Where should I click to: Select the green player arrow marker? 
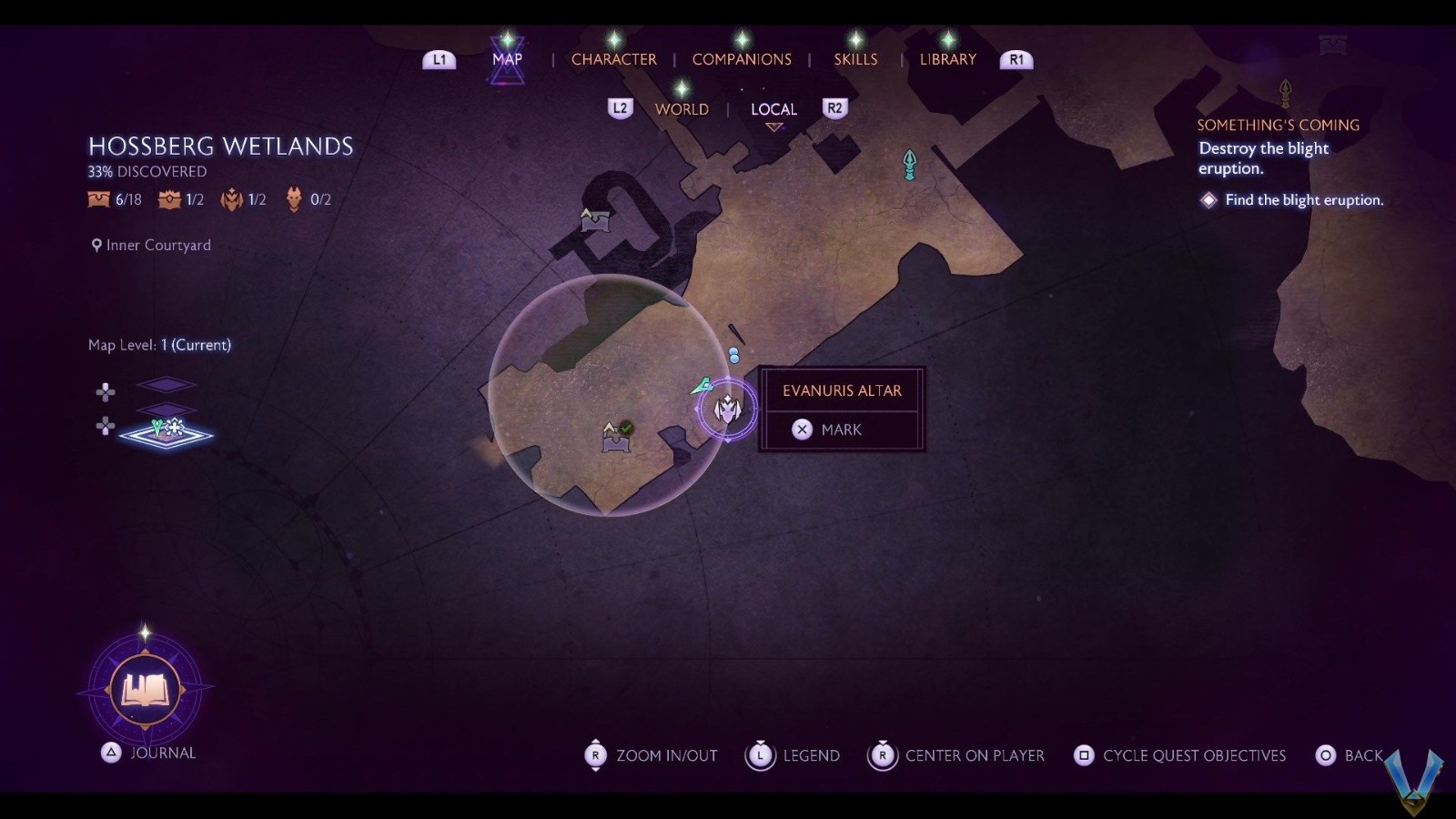[702, 387]
